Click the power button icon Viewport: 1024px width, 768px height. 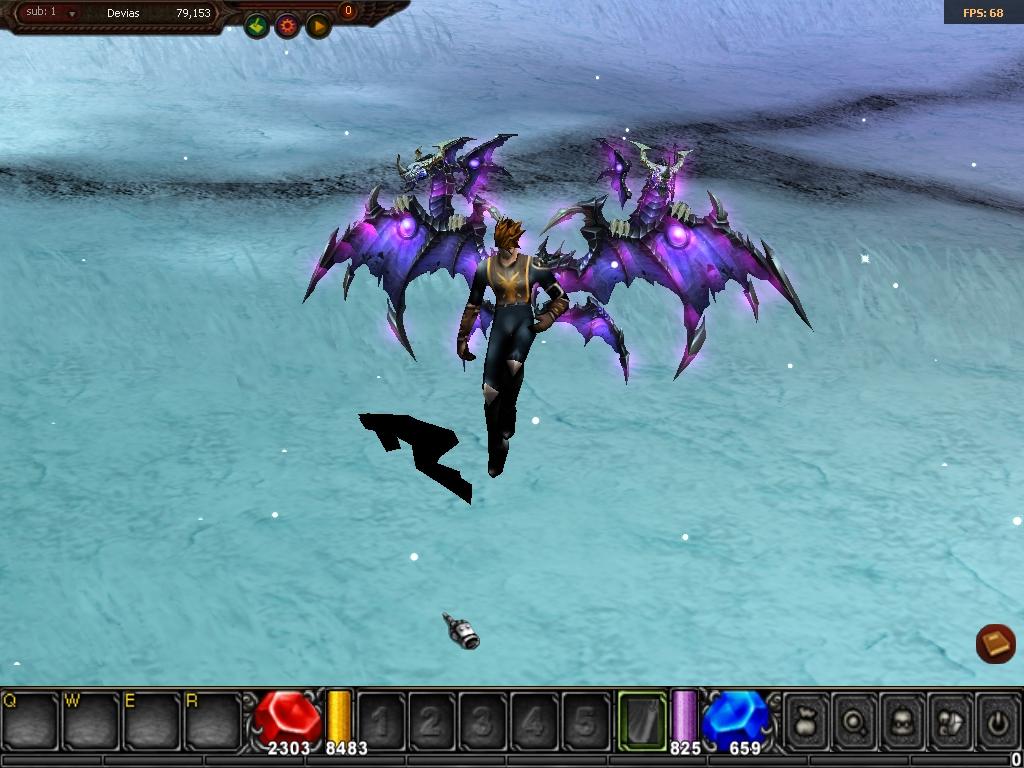(x=998, y=720)
